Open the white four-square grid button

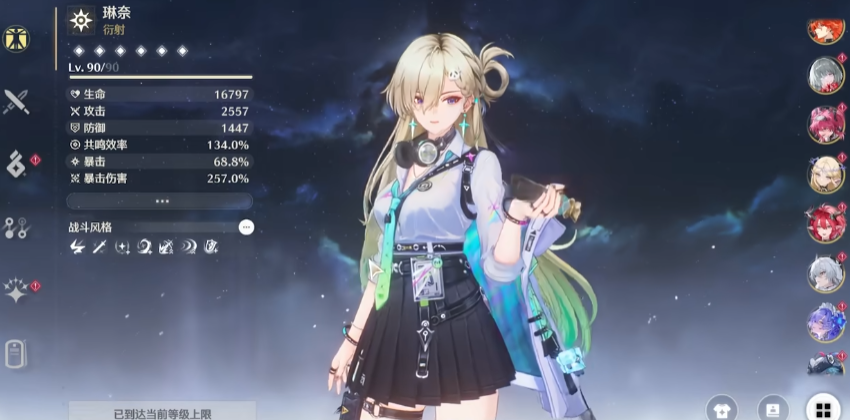pyautogui.click(x=822, y=409)
